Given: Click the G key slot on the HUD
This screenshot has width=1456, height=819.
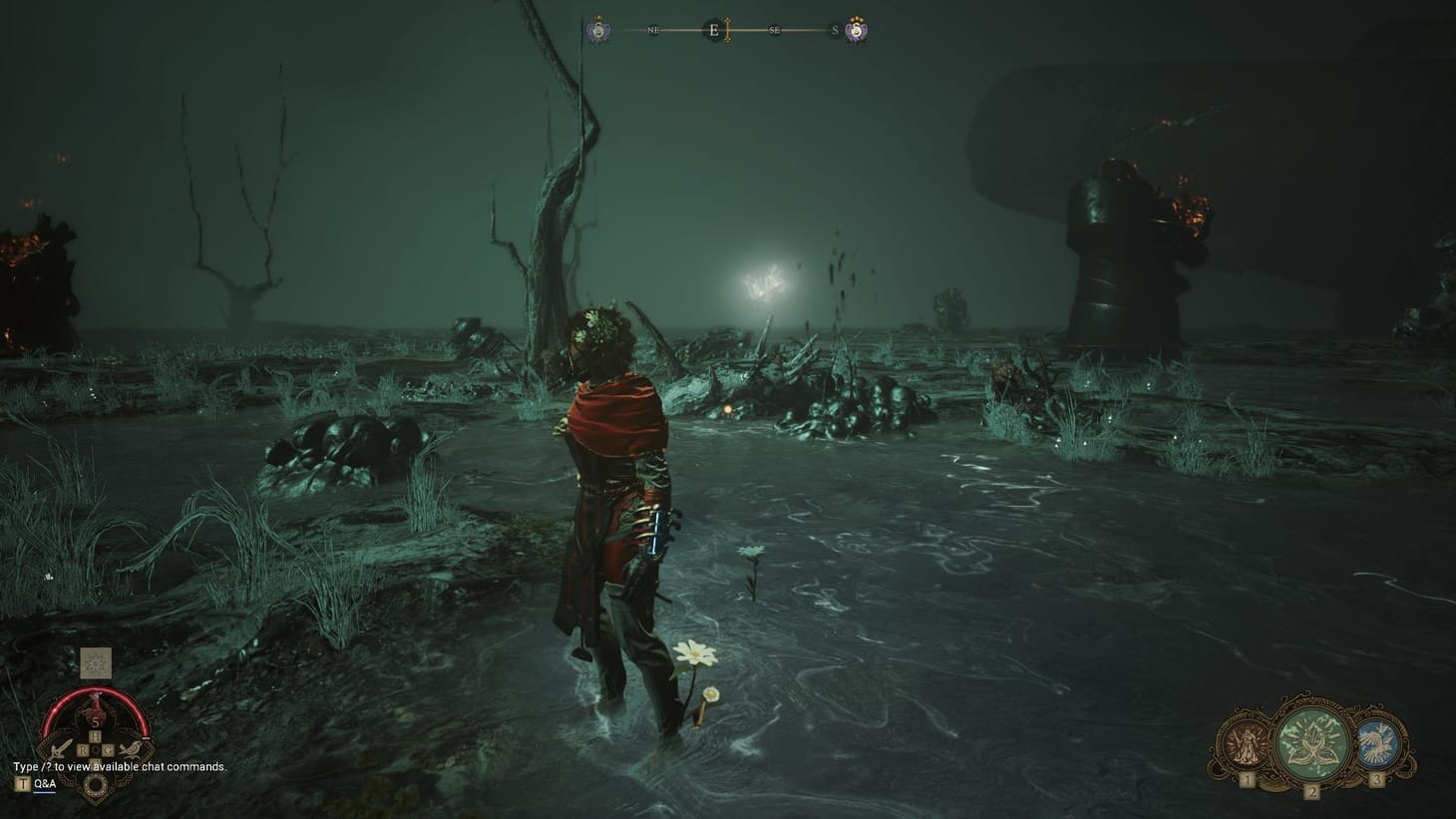Looking at the screenshot, I should click(x=108, y=749).
